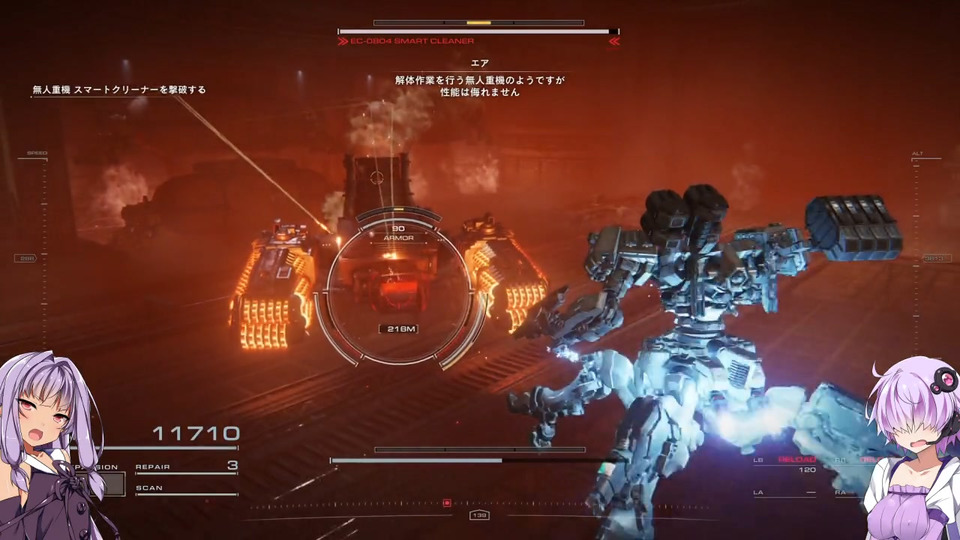This screenshot has height=540, width=960.
Task: Click the Smart Cleaner mission objective tracker
Action: tap(119, 90)
